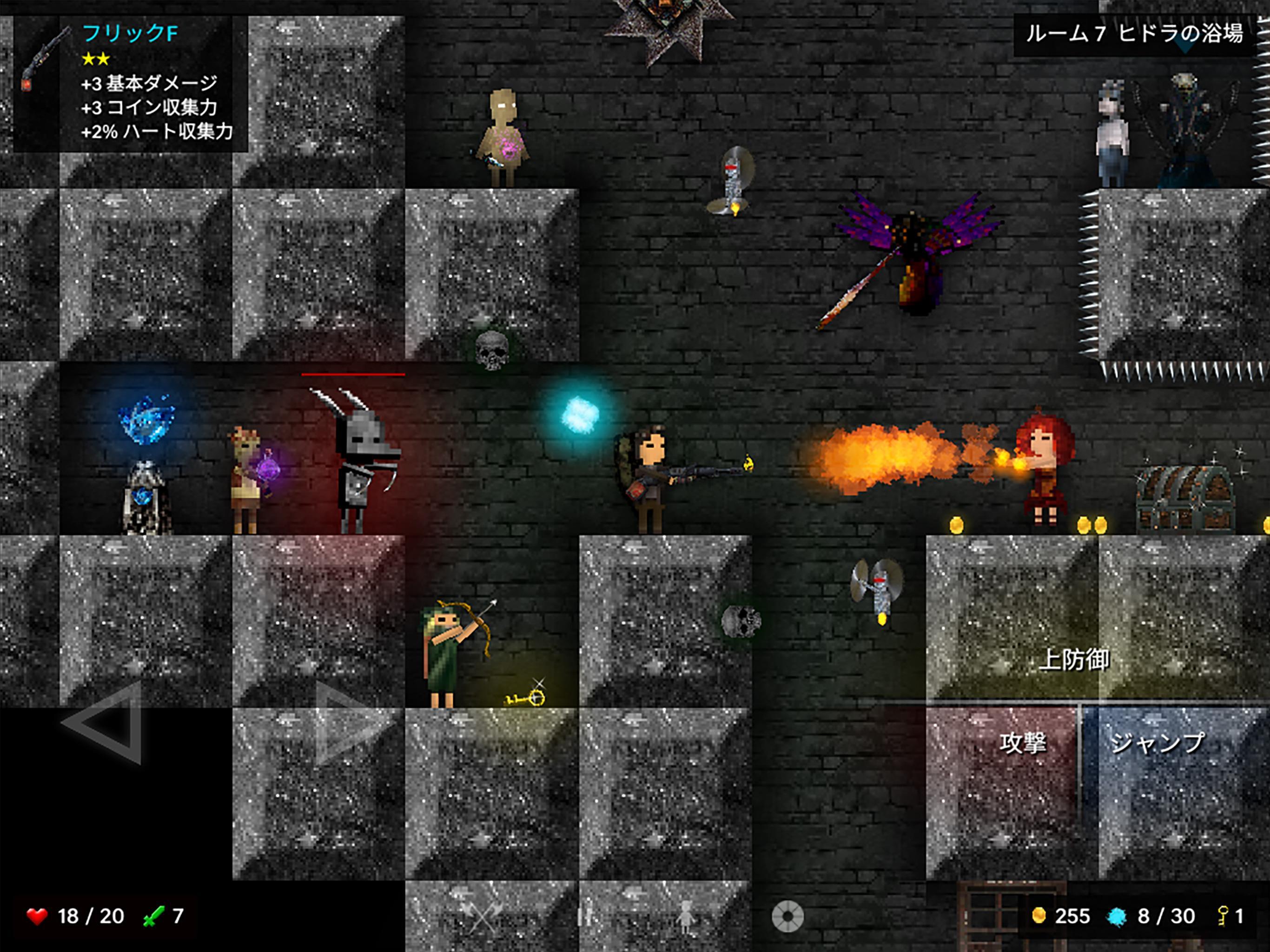
Task: Open the character figure icon
Action: click(x=684, y=915)
